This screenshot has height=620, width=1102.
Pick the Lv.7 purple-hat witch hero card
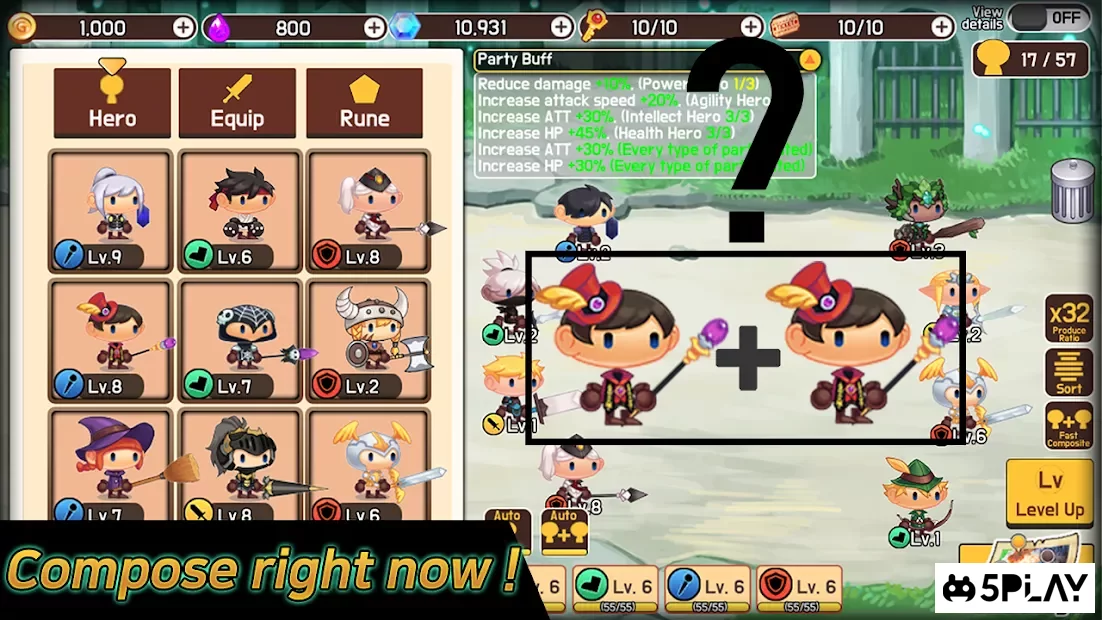click(112, 466)
